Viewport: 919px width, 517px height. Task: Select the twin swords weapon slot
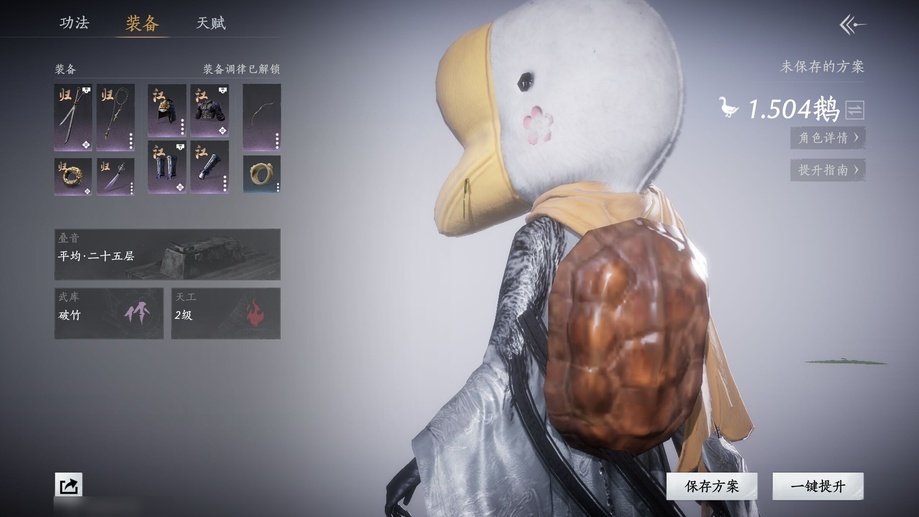[x=73, y=117]
